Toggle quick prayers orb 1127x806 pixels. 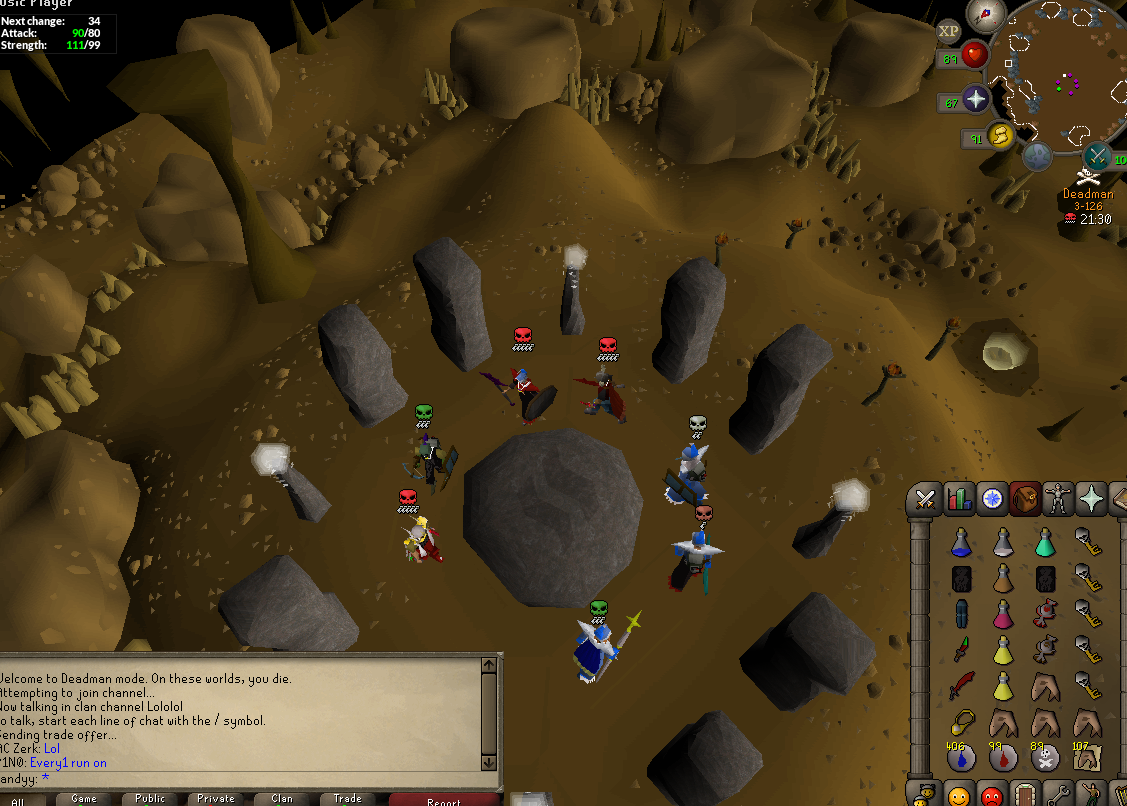click(x=974, y=99)
